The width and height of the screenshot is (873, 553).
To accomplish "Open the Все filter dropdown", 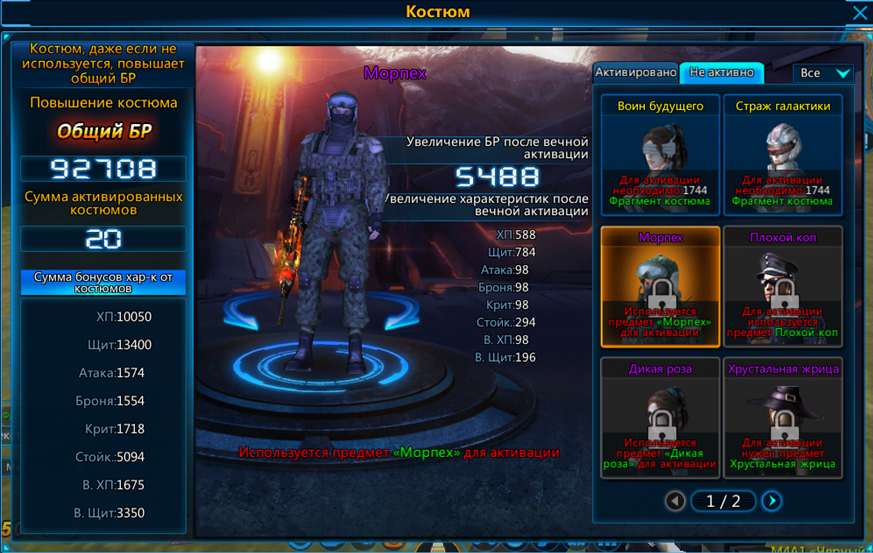I will click(823, 73).
